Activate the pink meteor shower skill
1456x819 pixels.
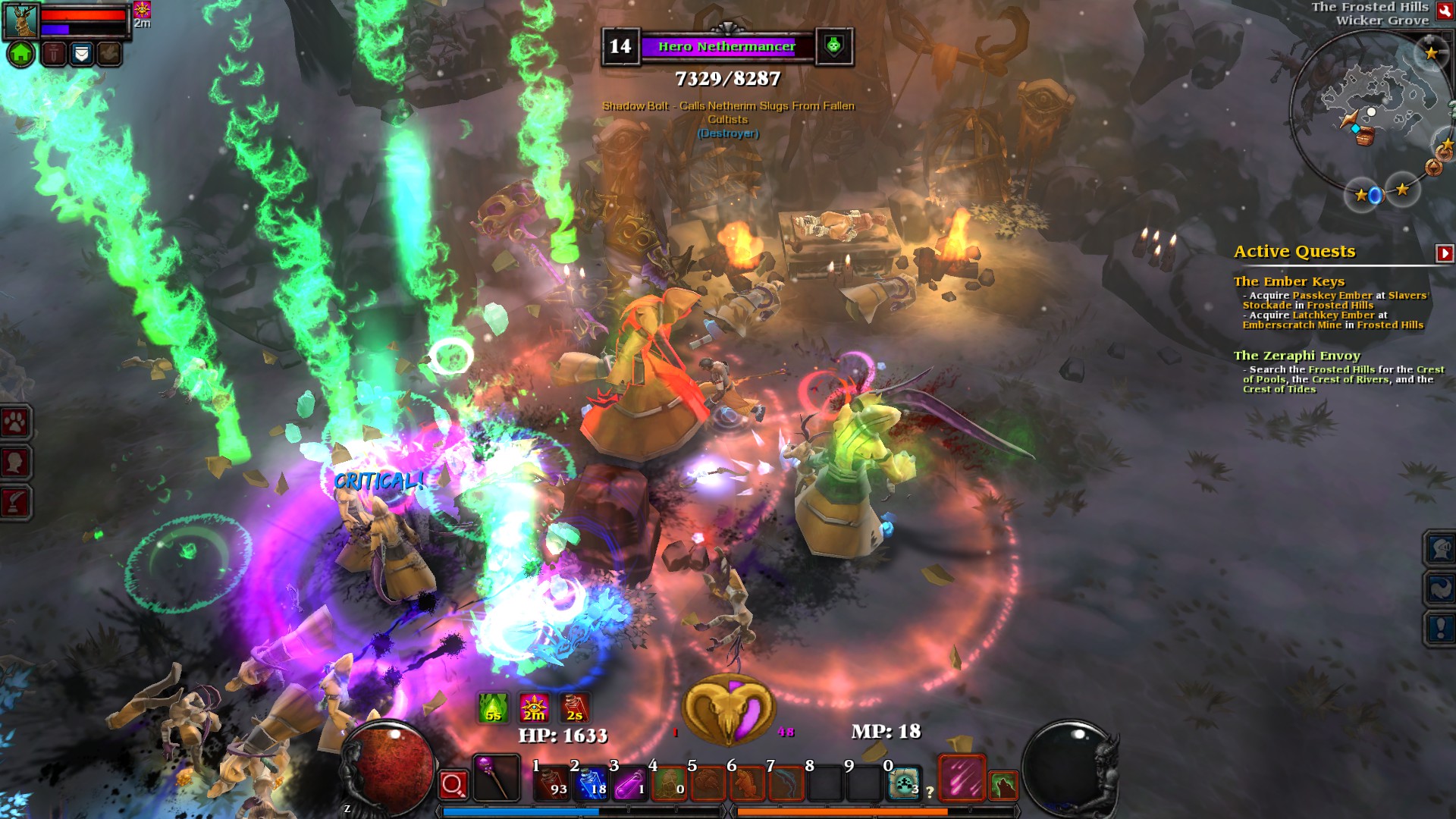[962, 778]
